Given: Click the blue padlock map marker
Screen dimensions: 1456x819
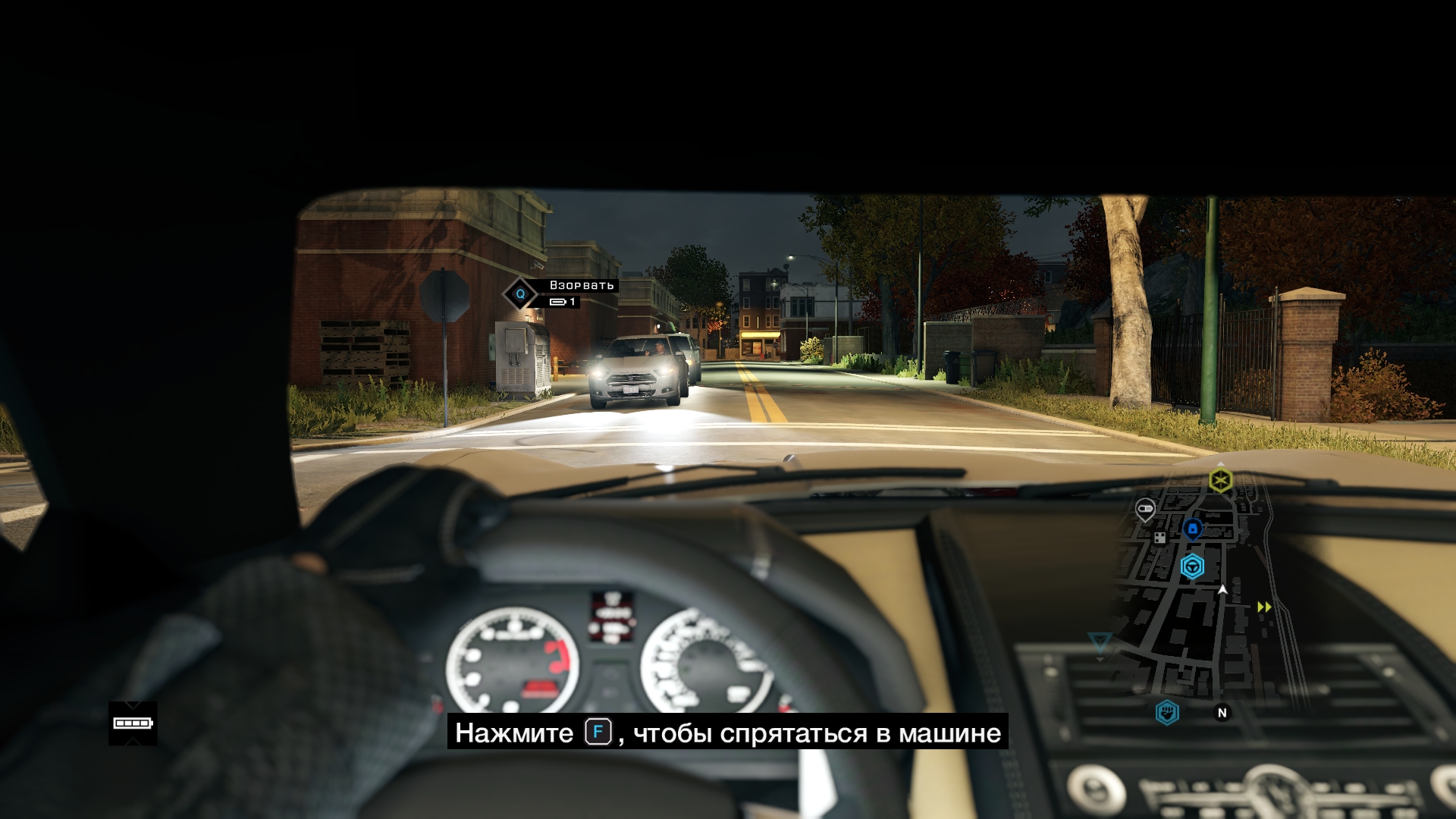Looking at the screenshot, I should click(1192, 528).
